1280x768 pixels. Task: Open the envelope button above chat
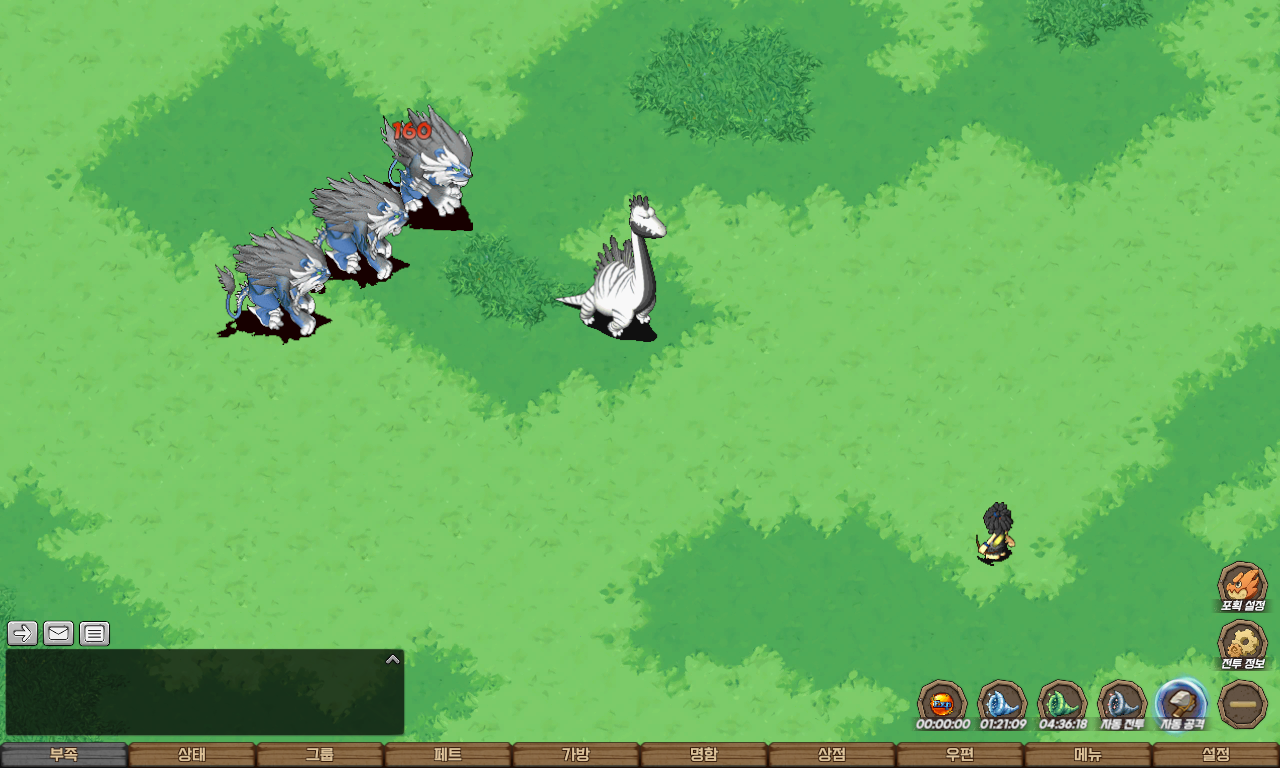(59, 633)
